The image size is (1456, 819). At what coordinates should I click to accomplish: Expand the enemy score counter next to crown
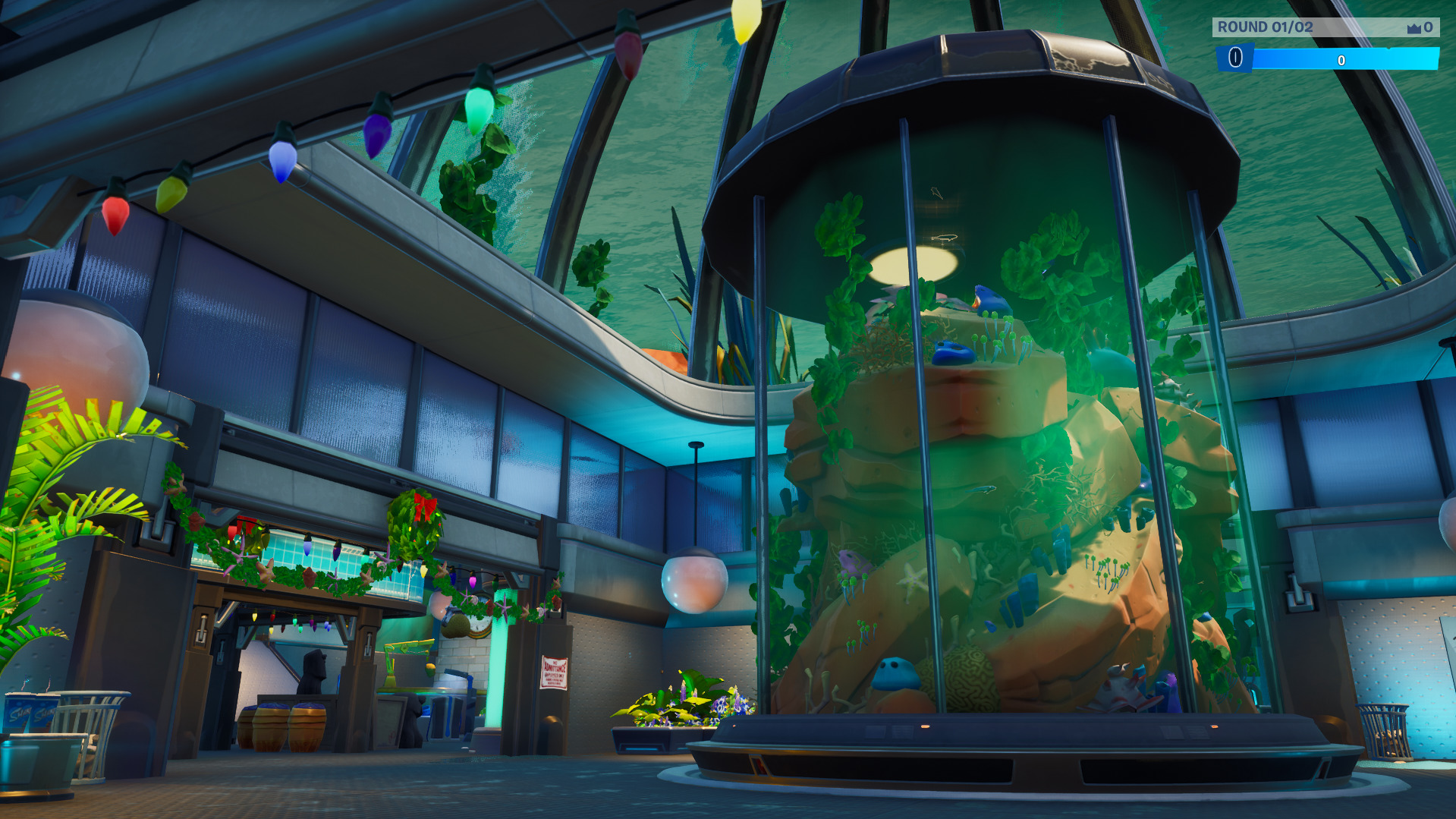[x=1429, y=28]
